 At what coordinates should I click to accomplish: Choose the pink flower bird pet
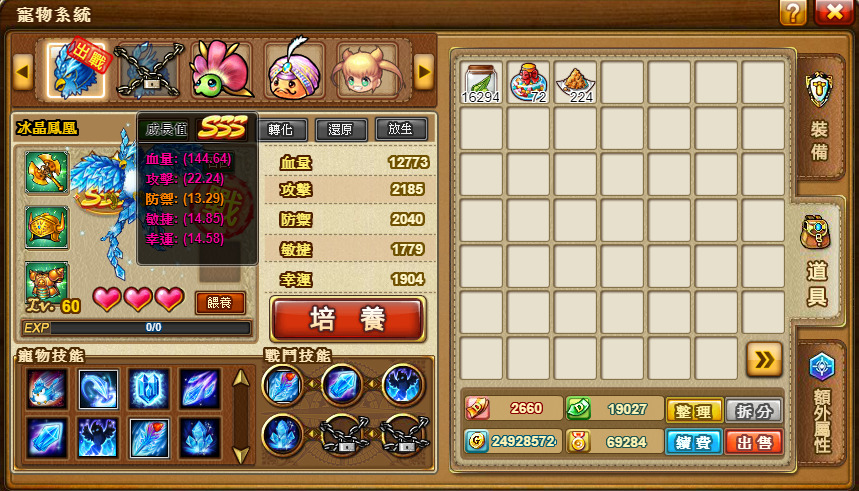pyautogui.click(x=222, y=70)
